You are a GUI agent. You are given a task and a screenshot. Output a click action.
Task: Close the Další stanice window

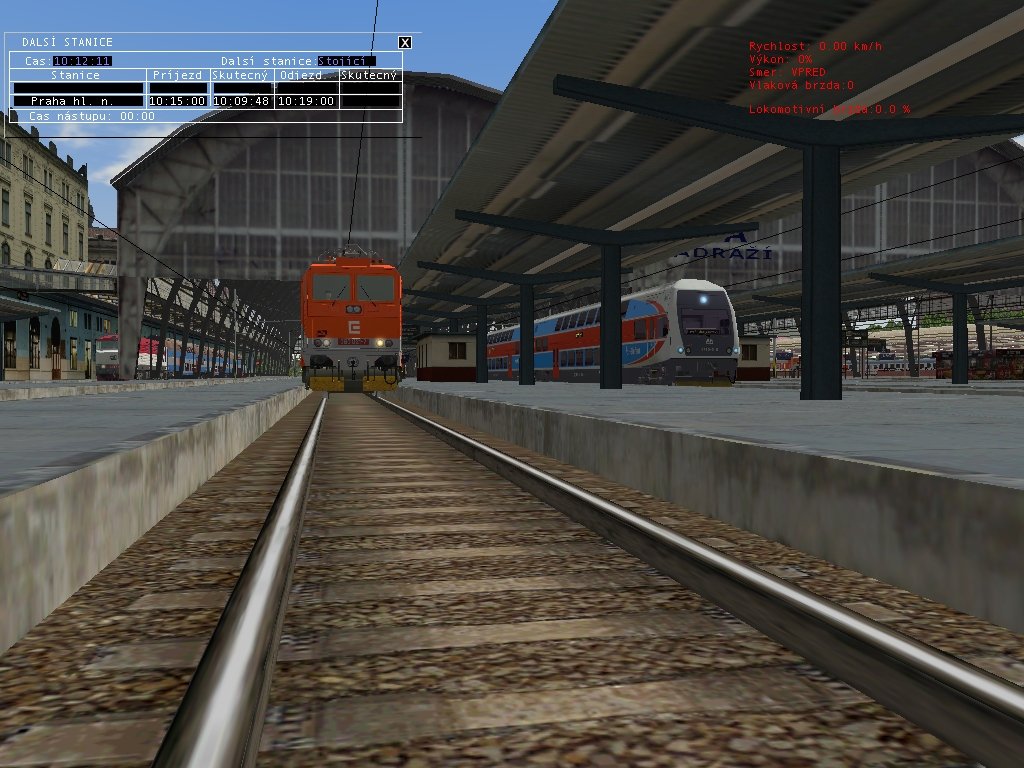(x=404, y=42)
